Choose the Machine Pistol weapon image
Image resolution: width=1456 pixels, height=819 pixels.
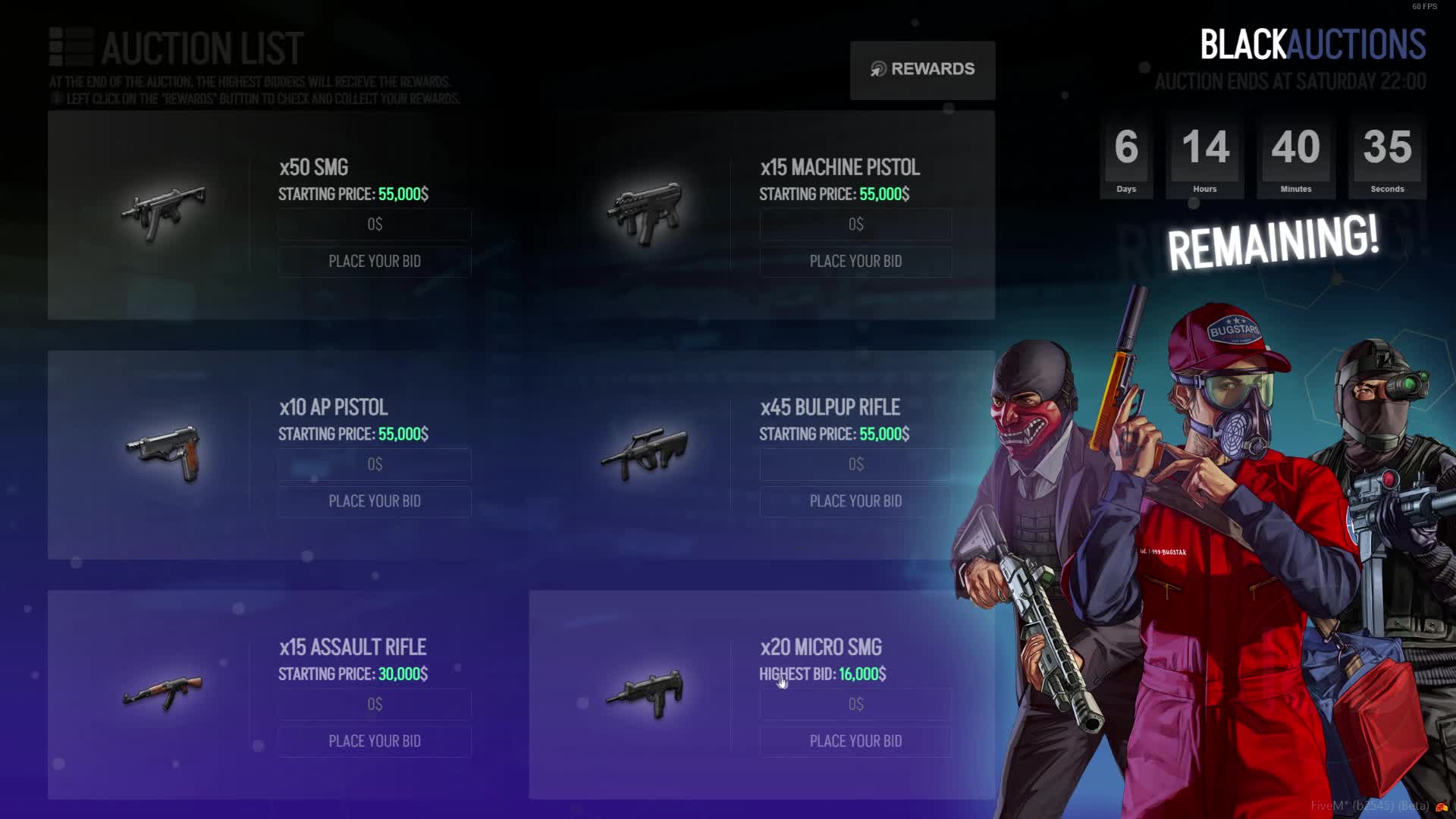(x=645, y=212)
